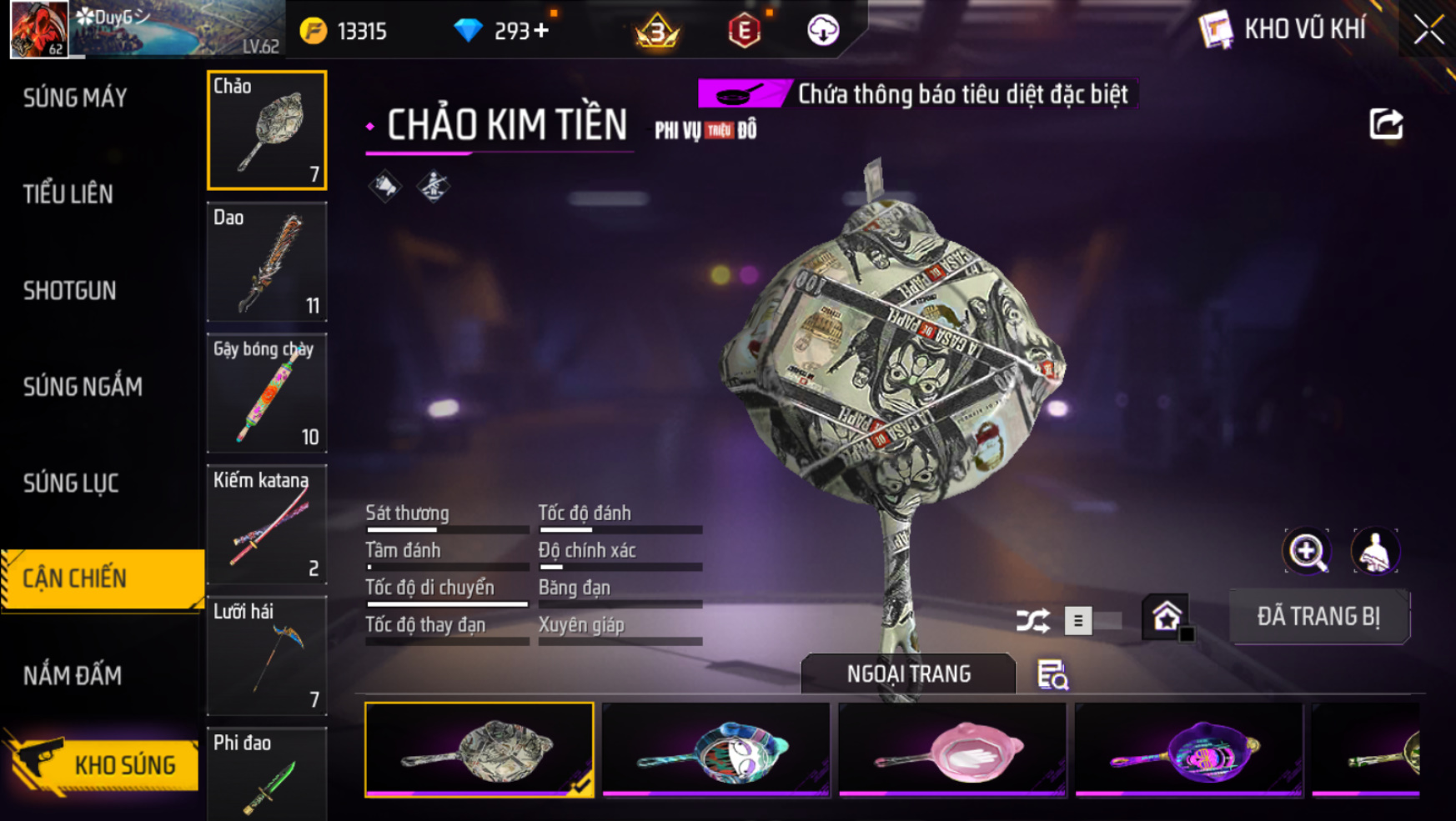Viewport: 1456px width, 821px height.
Task: Show the Súng Ngắm category
Action: click(83, 387)
